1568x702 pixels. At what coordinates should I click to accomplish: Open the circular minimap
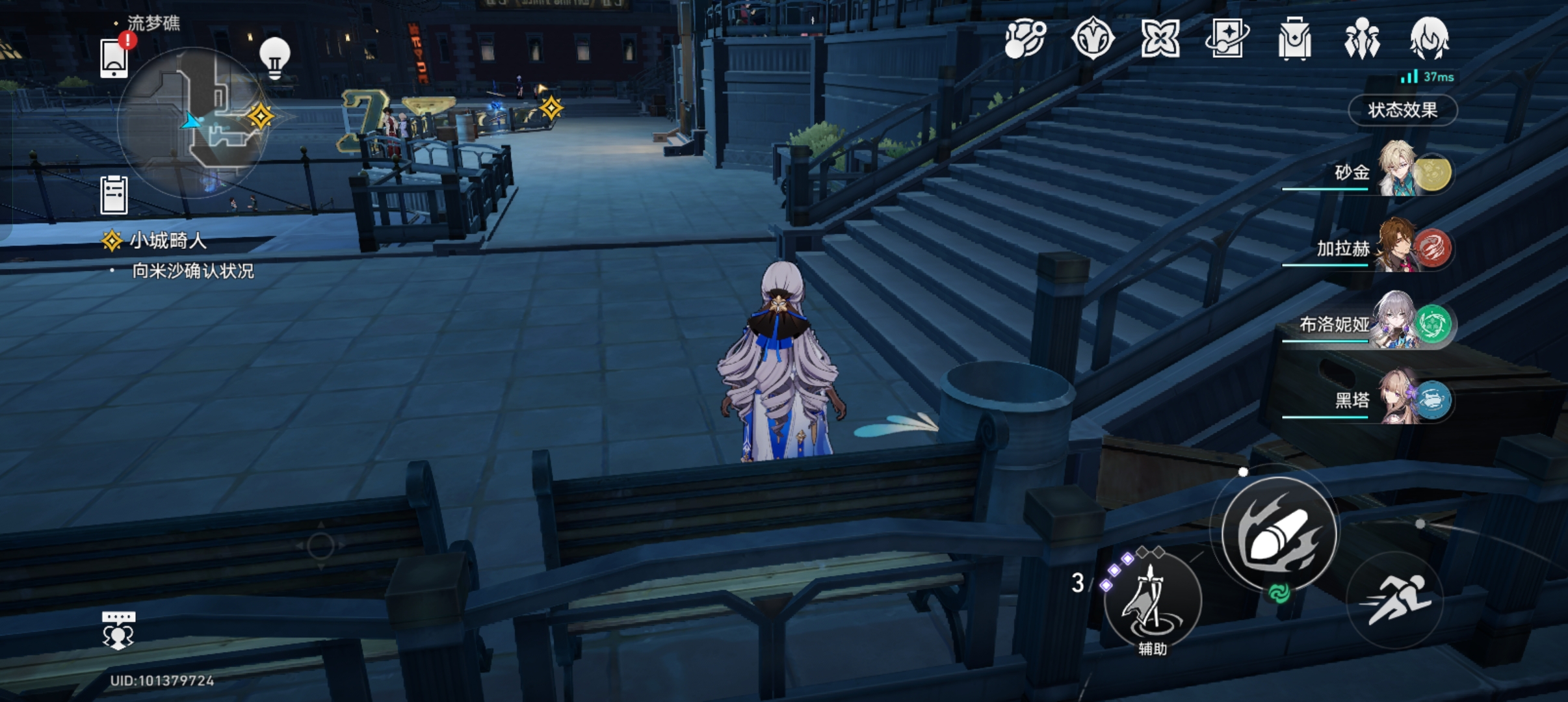[193, 122]
